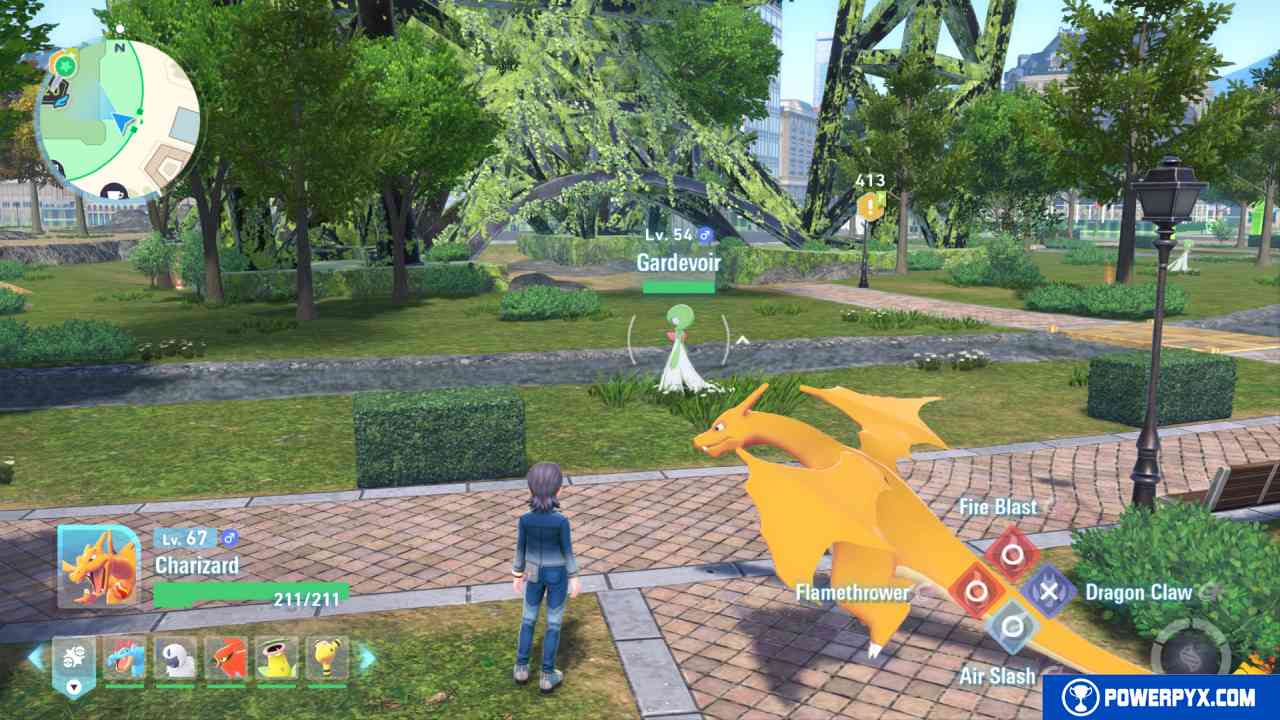Open the PowerPyx.com watermark logo
The image size is (1280, 720).
click(x=1160, y=696)
